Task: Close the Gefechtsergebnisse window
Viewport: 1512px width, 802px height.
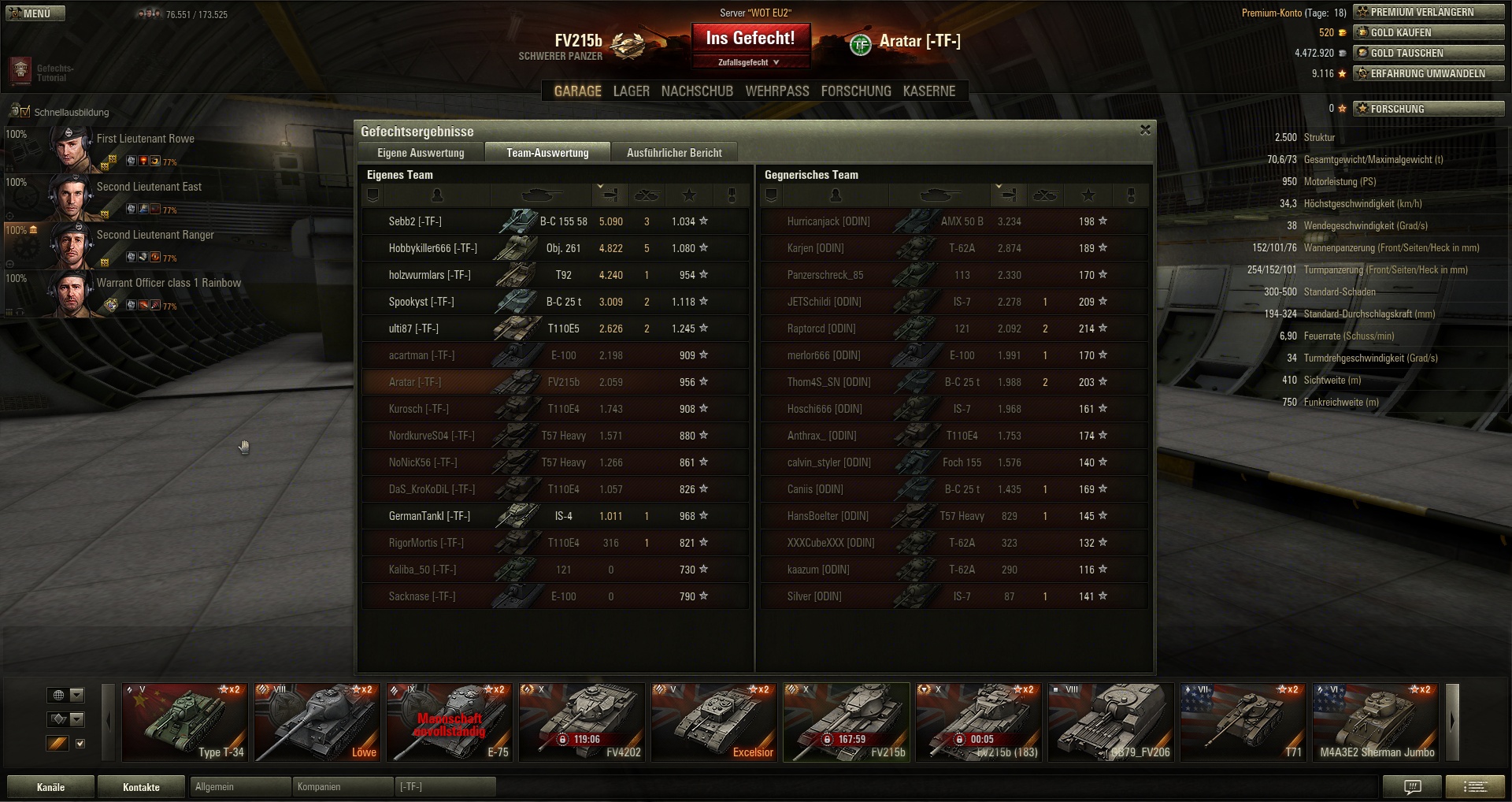Action: pyautogui.click(x=1145, y=130)
